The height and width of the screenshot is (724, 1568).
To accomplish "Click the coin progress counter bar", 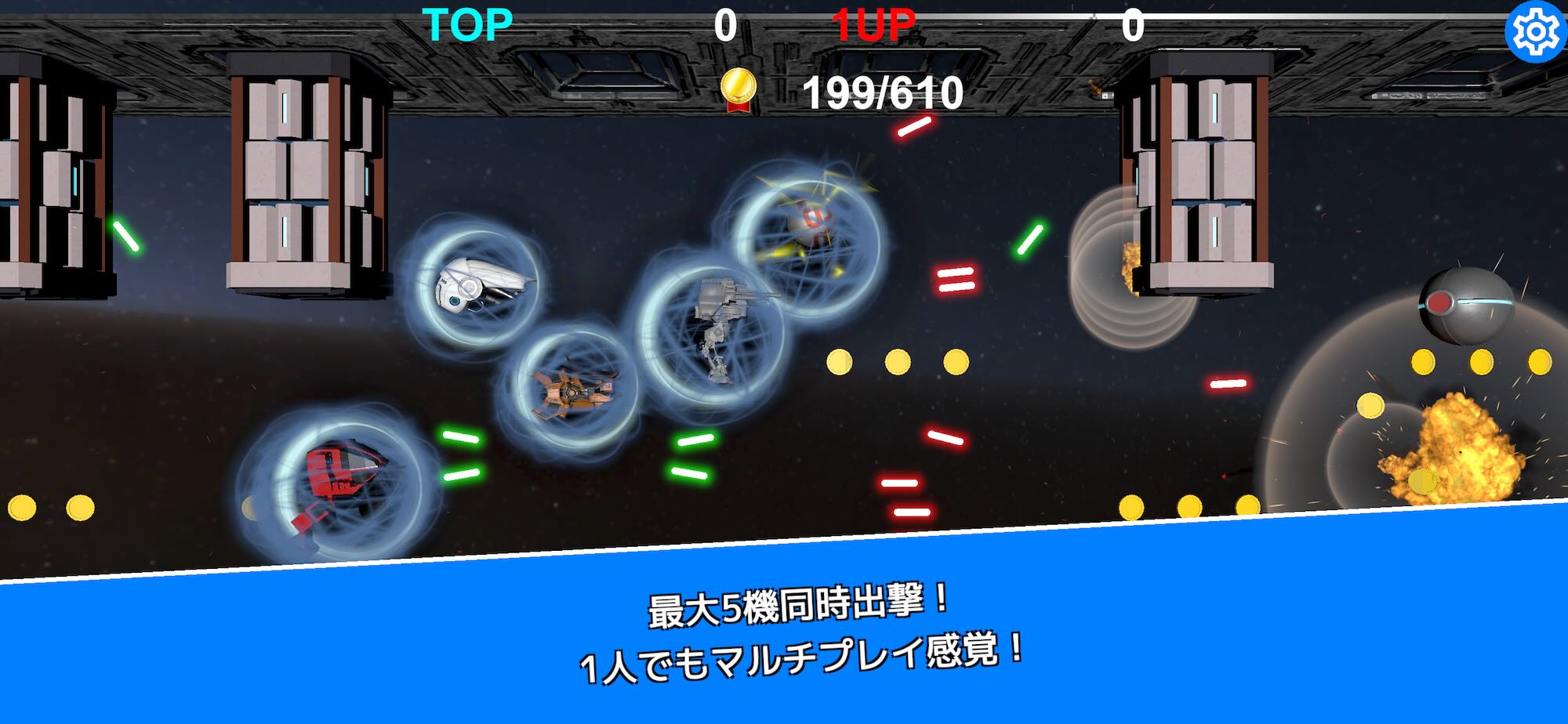I will [x=882, y=94].
